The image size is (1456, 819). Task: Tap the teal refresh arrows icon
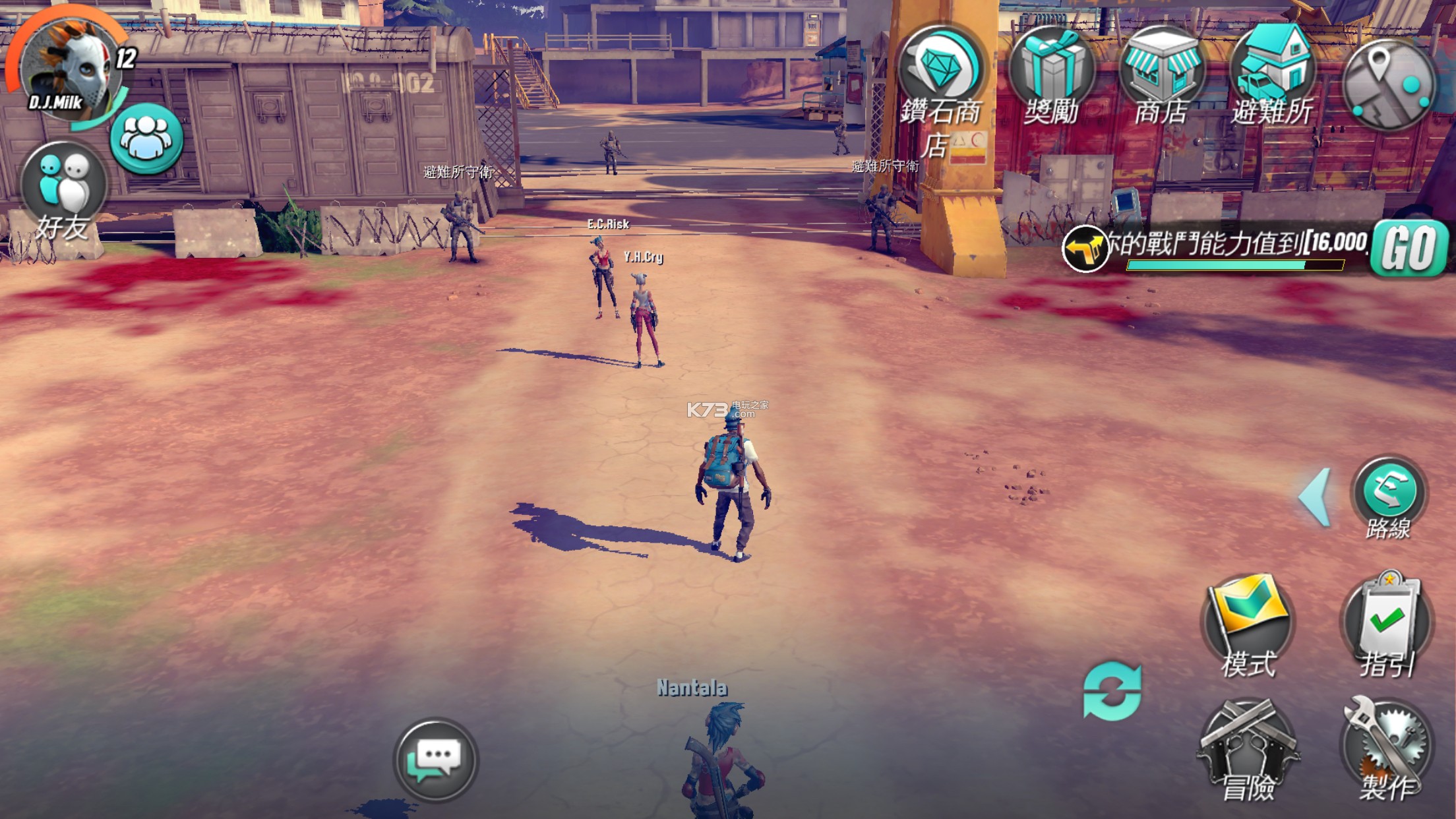[1112, 690]
